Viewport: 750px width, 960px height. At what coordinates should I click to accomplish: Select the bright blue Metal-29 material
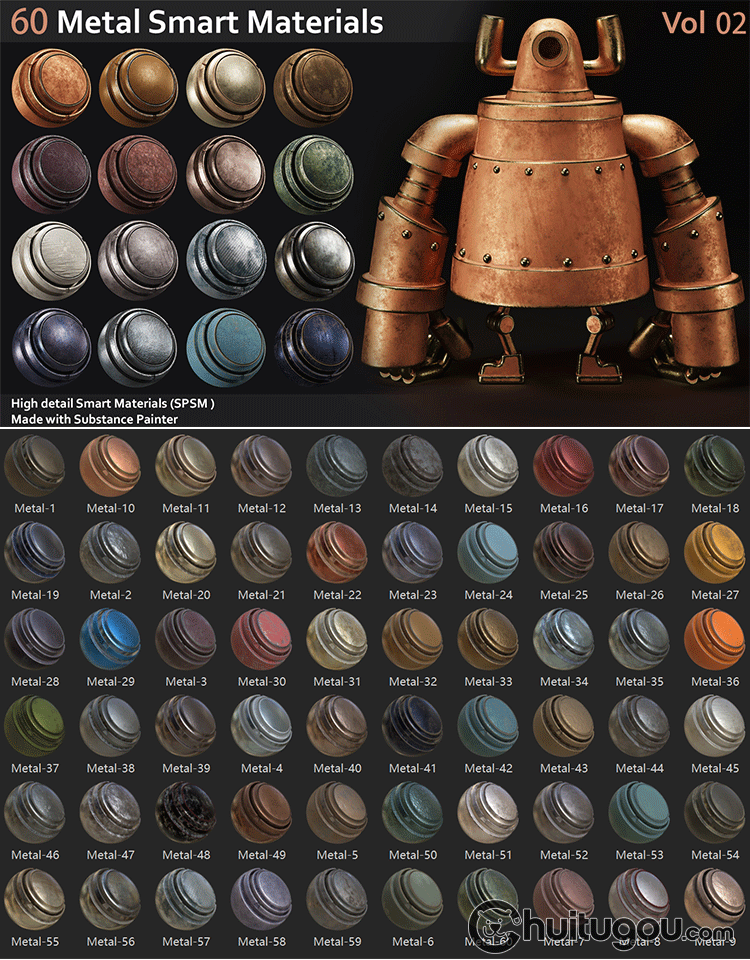(110, 640)
